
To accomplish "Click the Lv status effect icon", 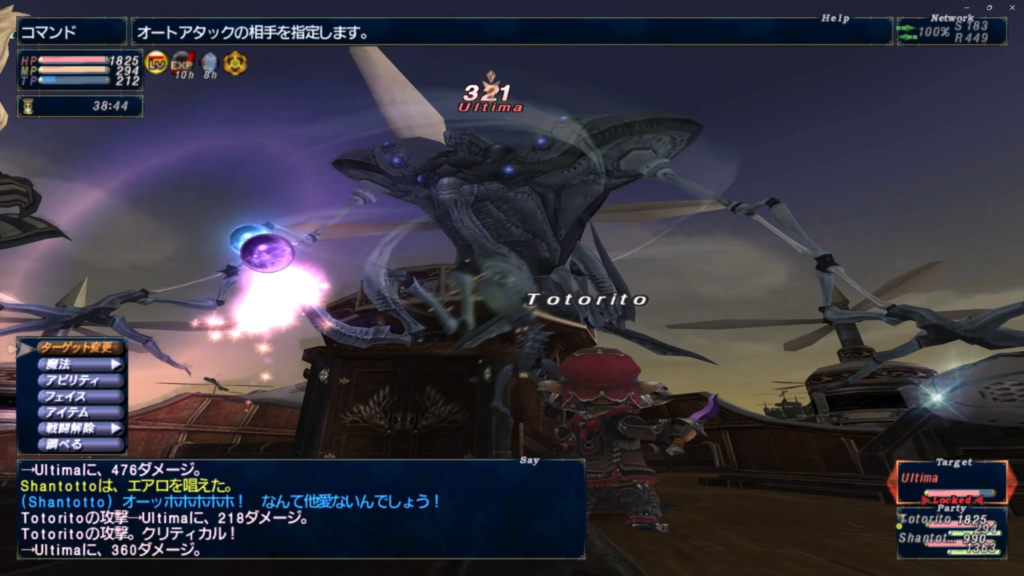I will tap(157, 63).
